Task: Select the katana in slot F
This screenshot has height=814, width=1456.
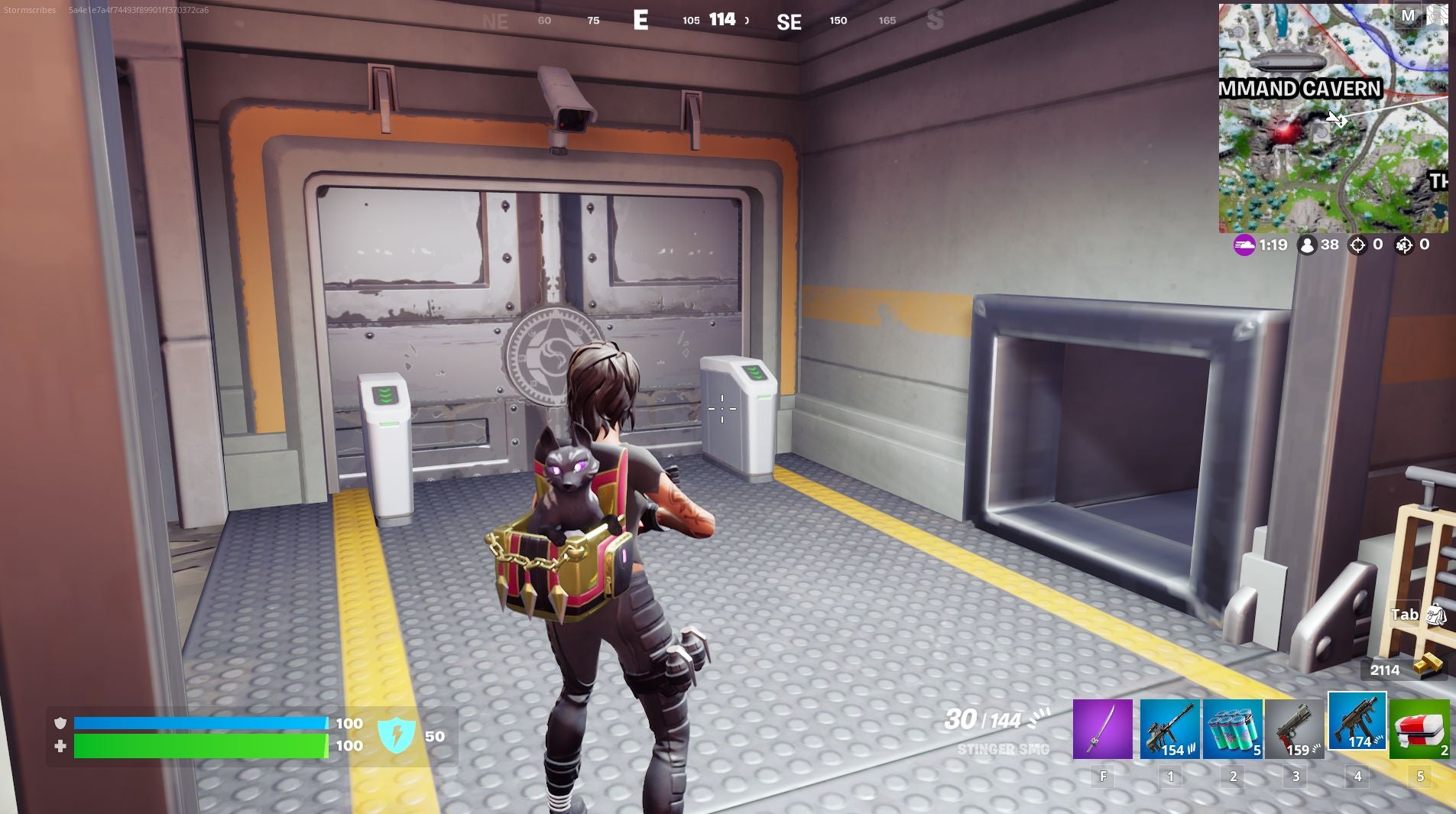Action: (1104, 728)
